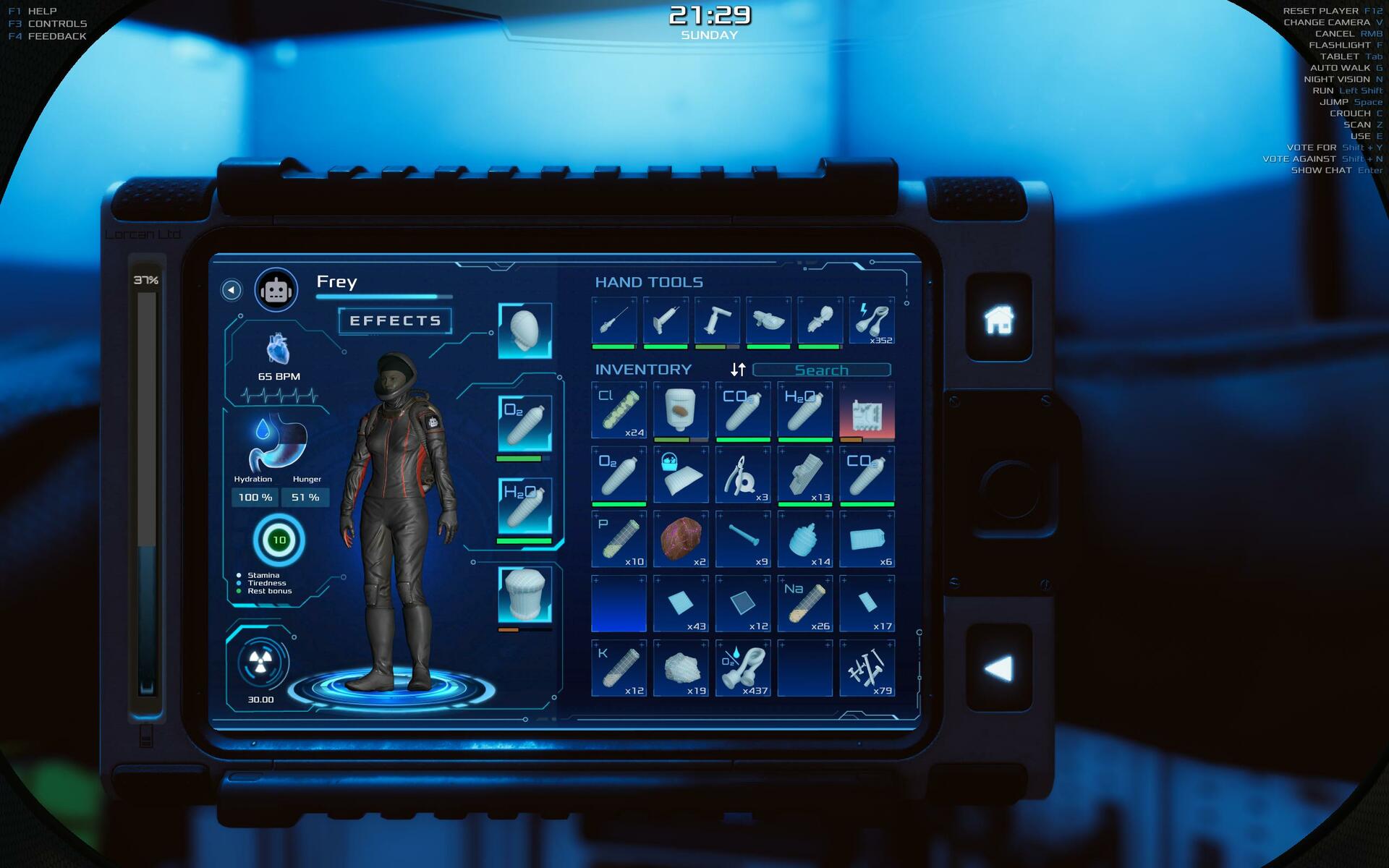1389x868 pixels.
Task: Select the equipped helmet slot
Action: pos(524,330)
